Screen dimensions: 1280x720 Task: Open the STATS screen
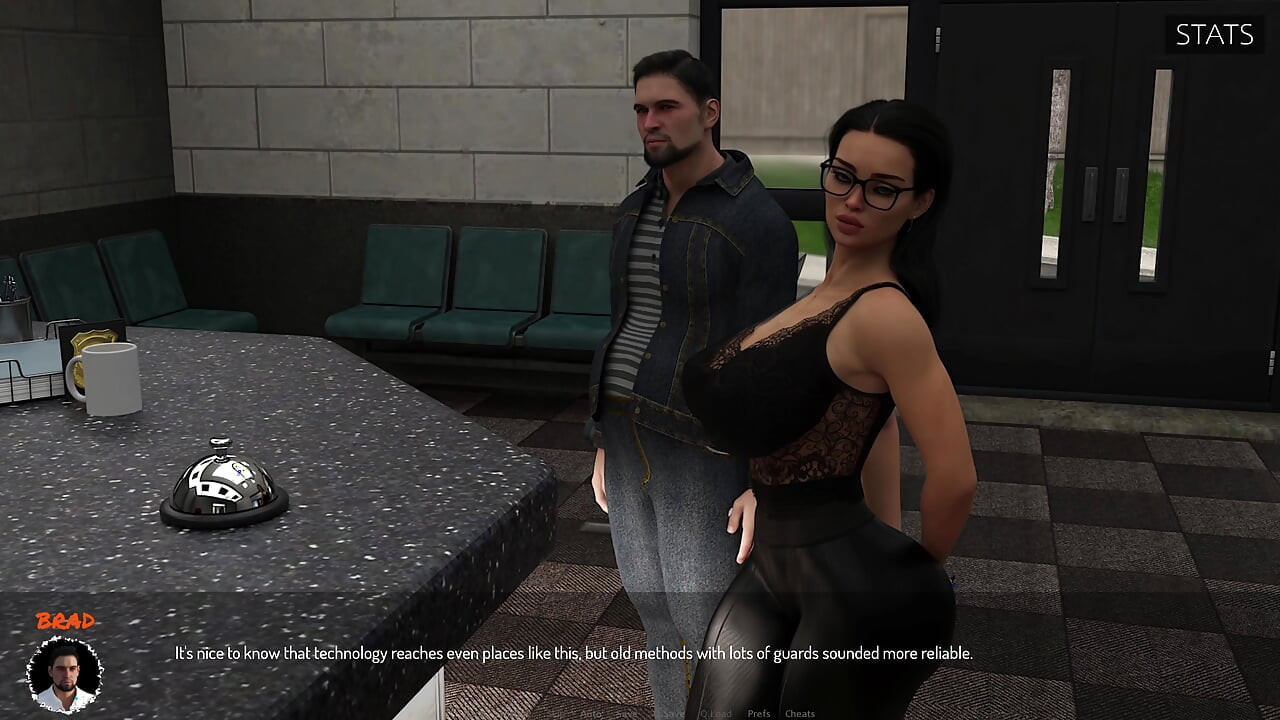(1213, 35)
